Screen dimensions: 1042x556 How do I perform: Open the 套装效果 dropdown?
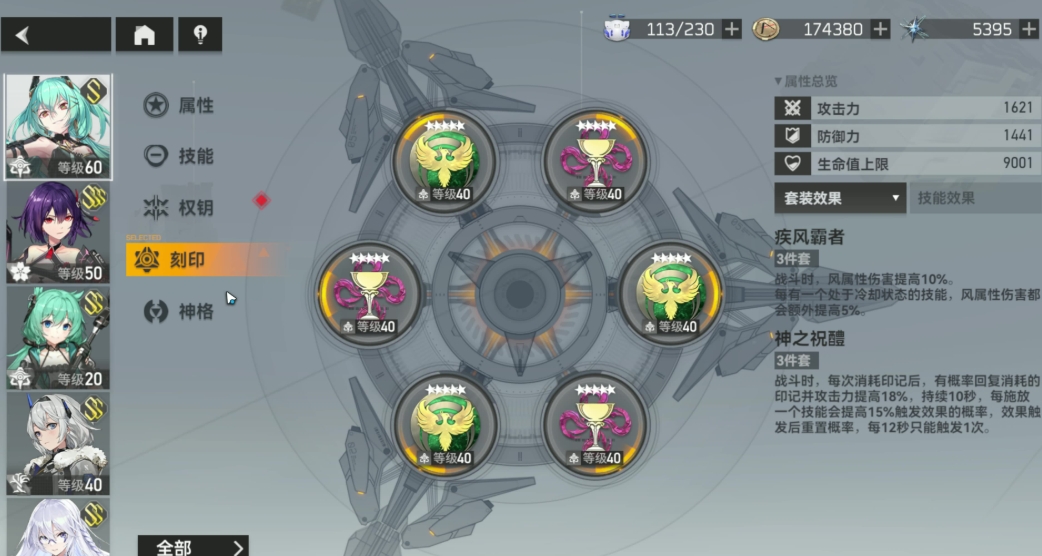[840, 198]
